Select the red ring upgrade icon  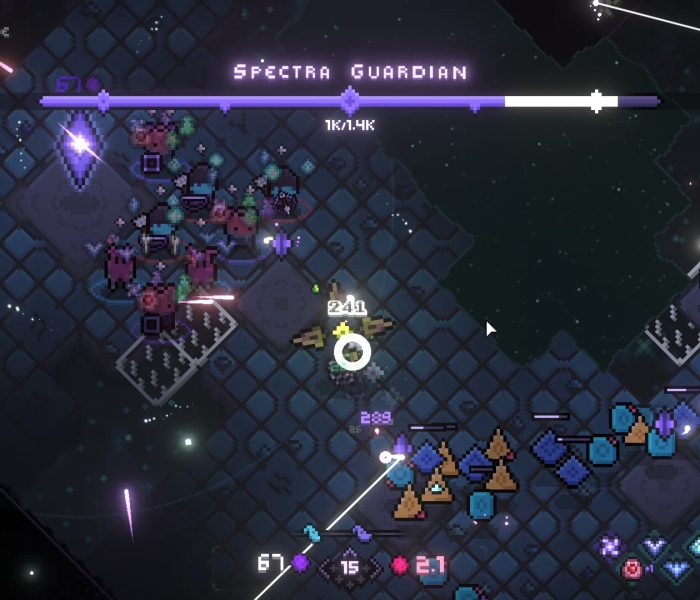[x=632, y=569]
